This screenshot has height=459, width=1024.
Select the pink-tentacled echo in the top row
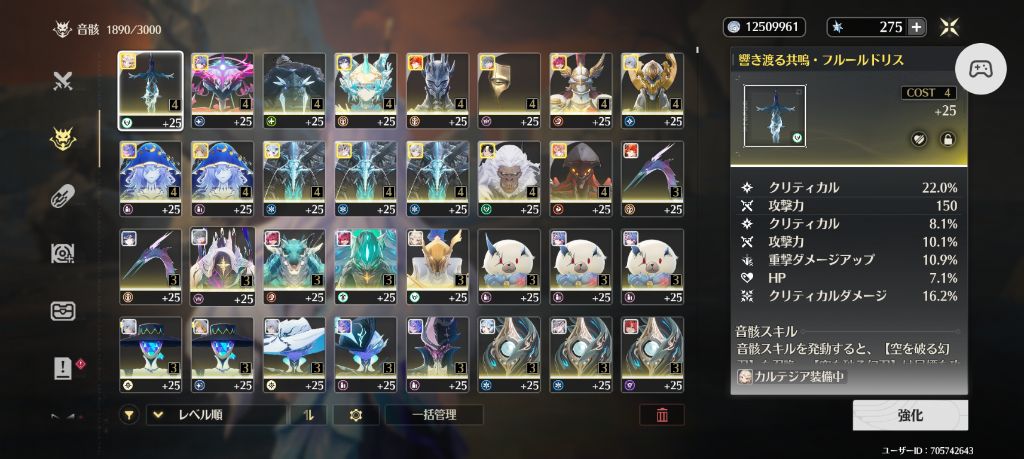(x=222, y=89)
